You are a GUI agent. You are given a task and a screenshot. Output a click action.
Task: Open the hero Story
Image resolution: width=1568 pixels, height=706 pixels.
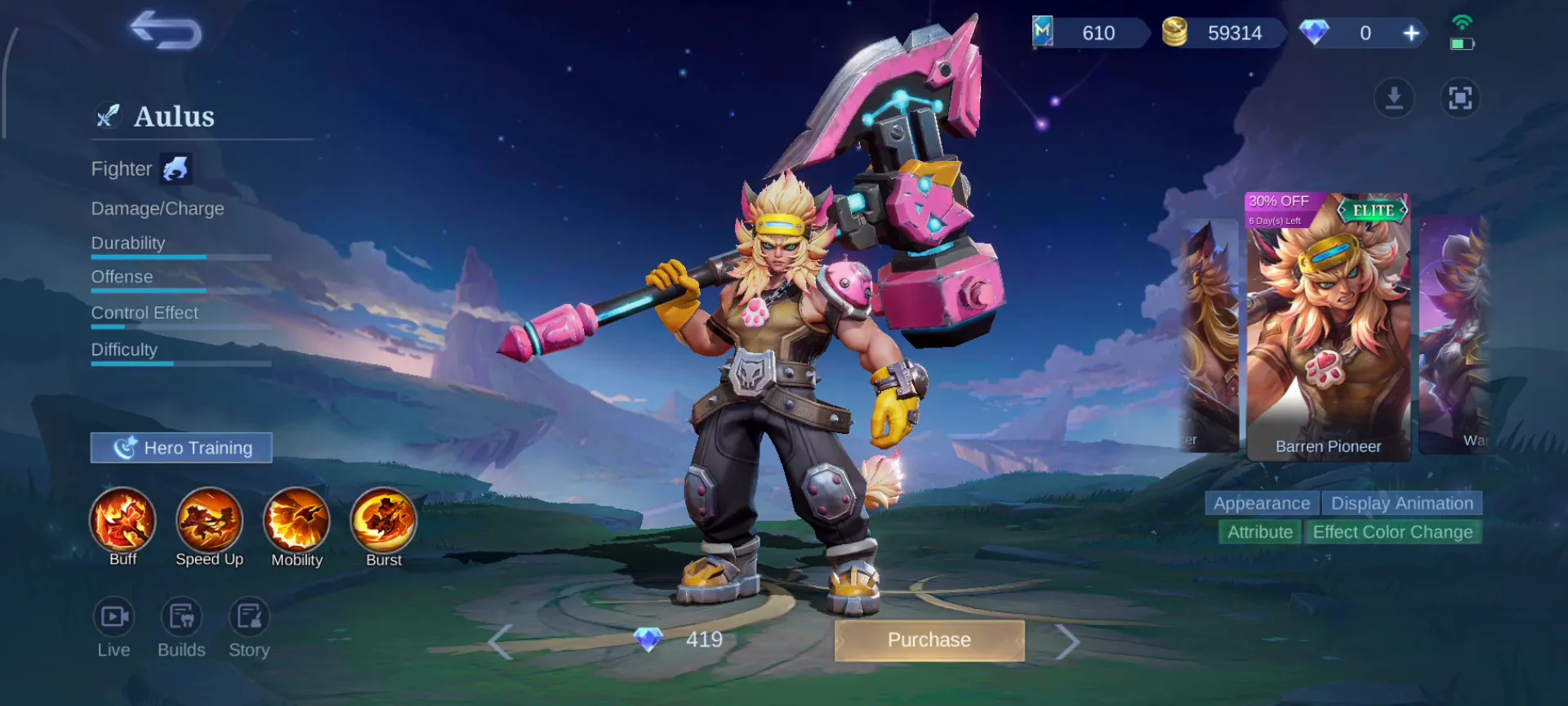[249, 618]
